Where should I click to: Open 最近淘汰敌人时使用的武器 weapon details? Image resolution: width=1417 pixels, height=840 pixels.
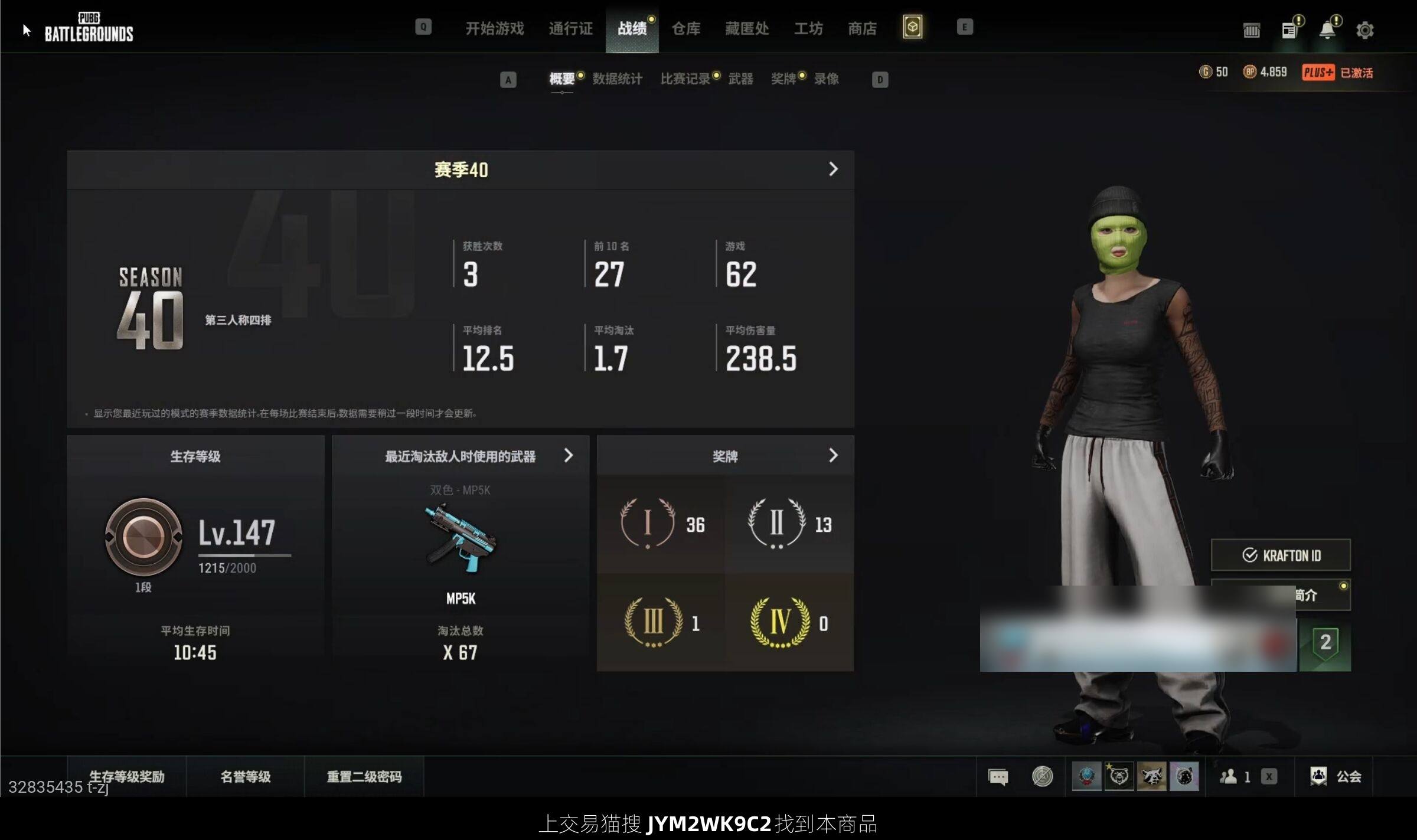tap(568, 456)
